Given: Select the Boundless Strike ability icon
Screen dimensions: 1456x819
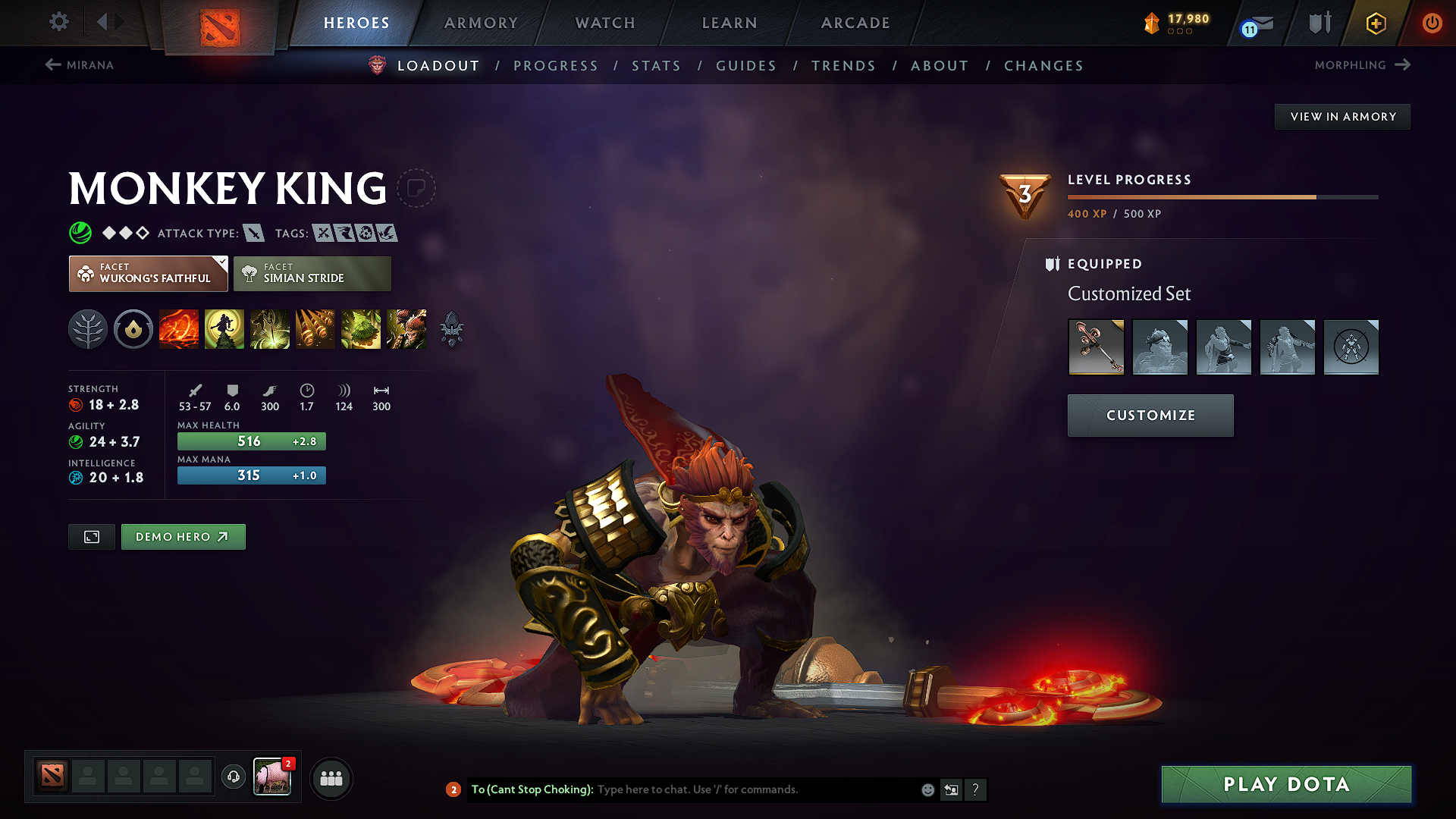Looking at the screenshot, I should pyautogui.click(x=179, y=329).
